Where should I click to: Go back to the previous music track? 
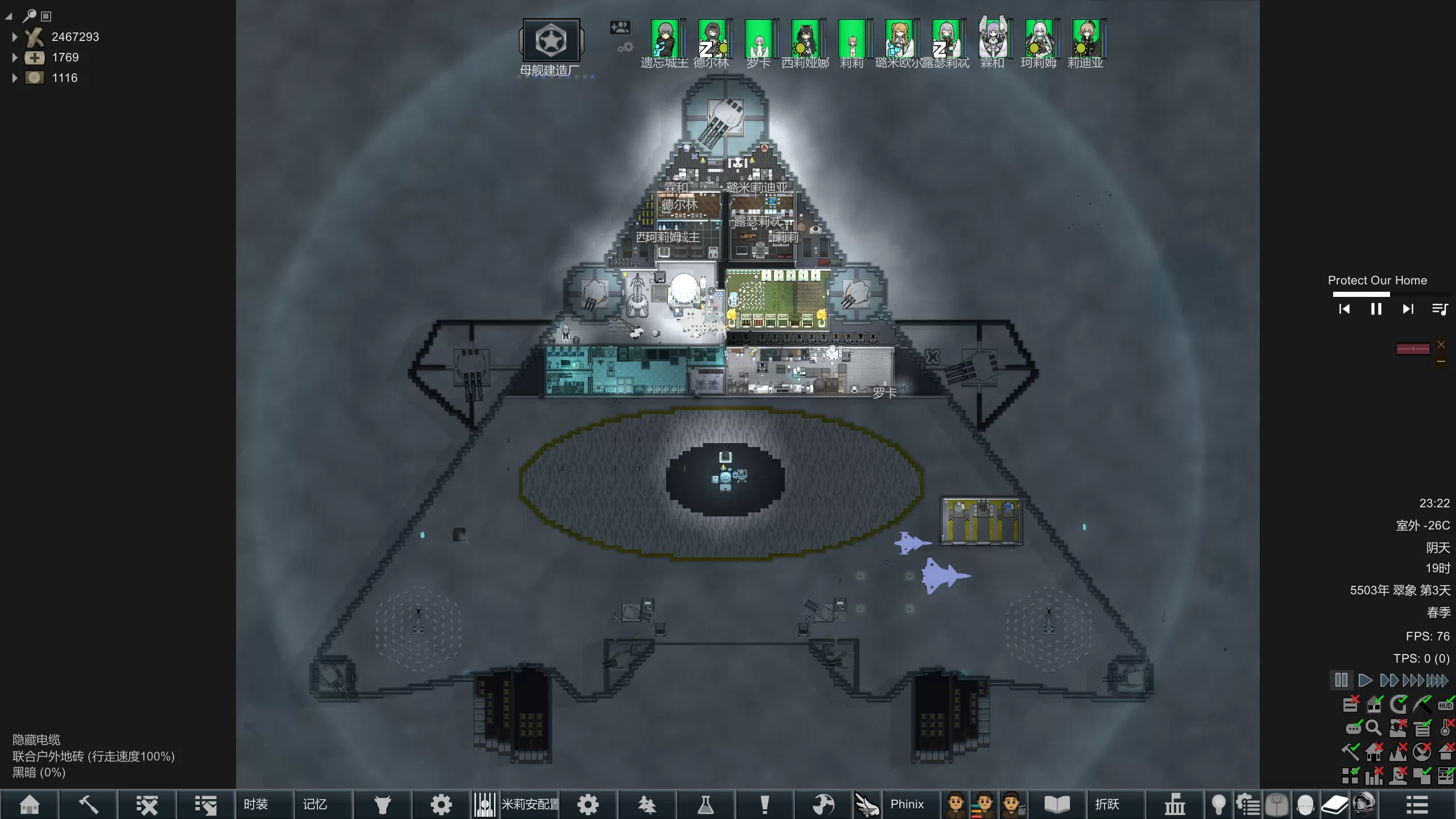pos(1345,309)
